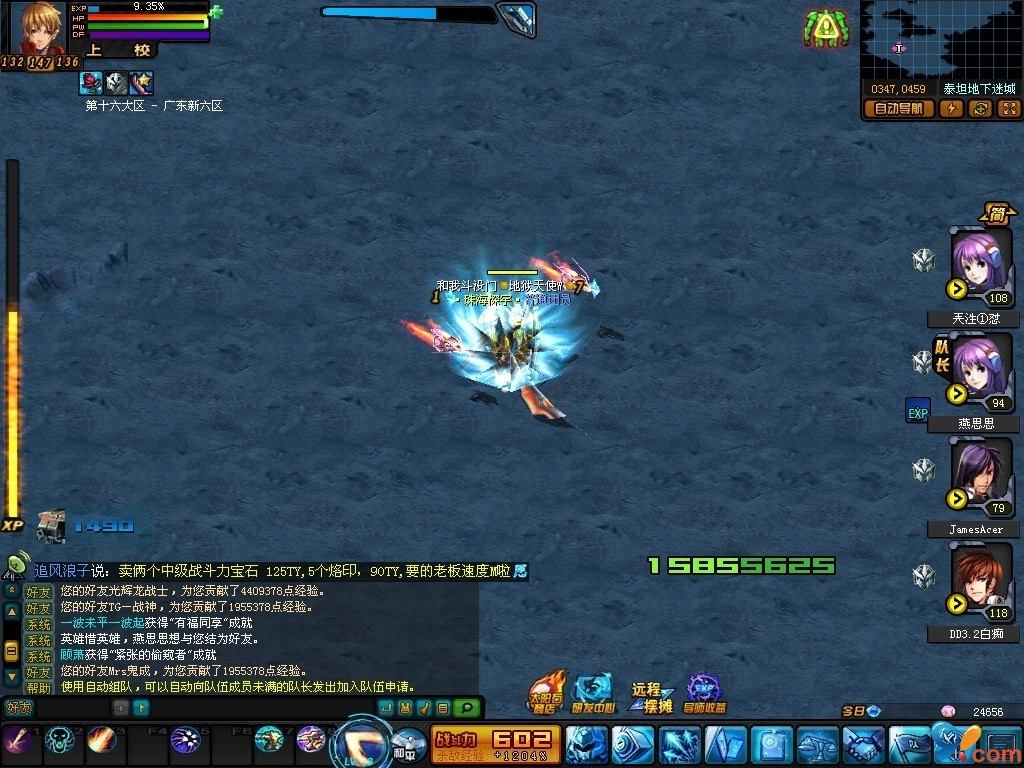1024x768 pixels.
Task: Open the 导师收益 mentor rewards icon
Action: coord(705,692)
